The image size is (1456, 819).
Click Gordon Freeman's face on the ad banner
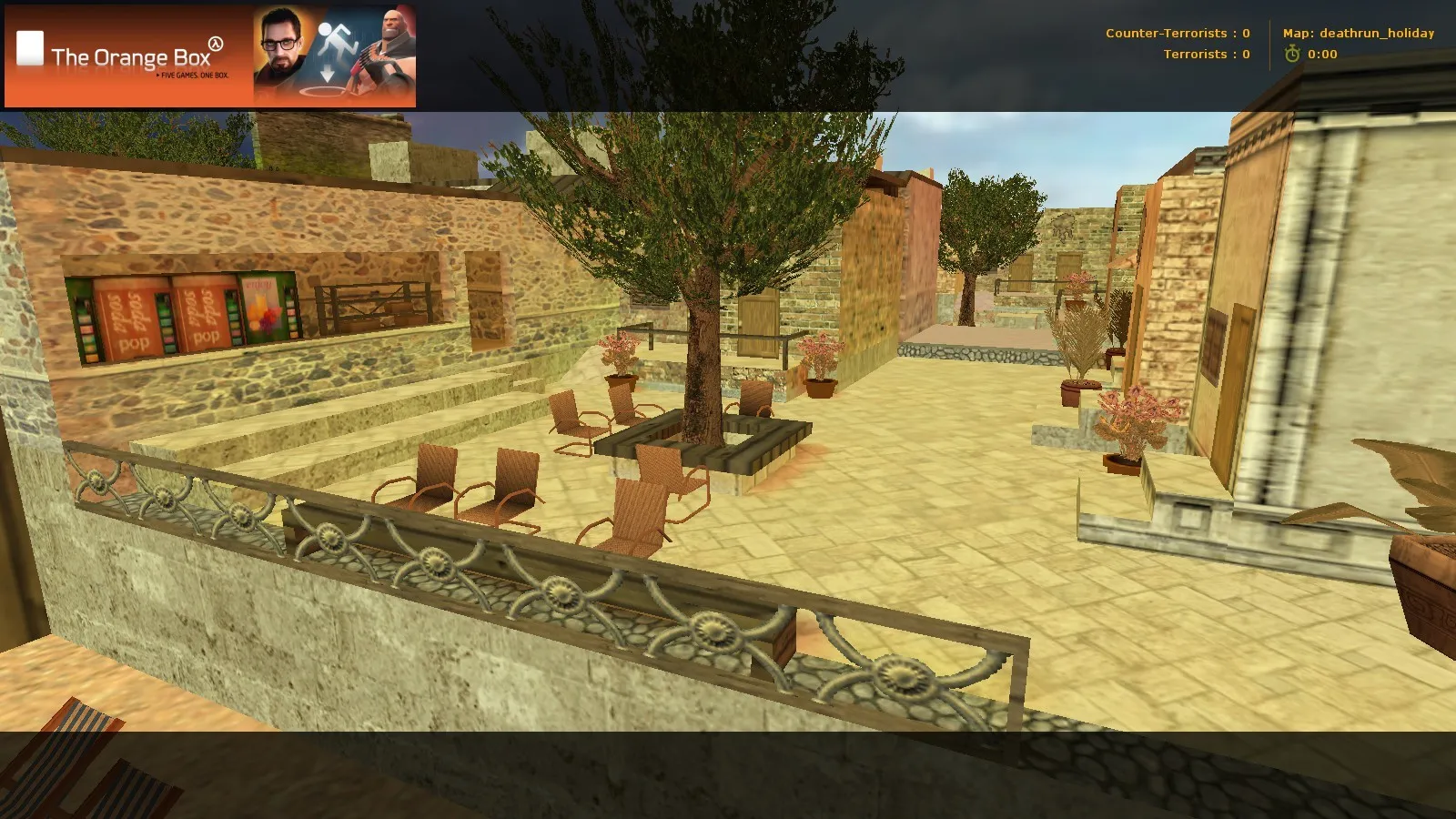click(280, 41)
